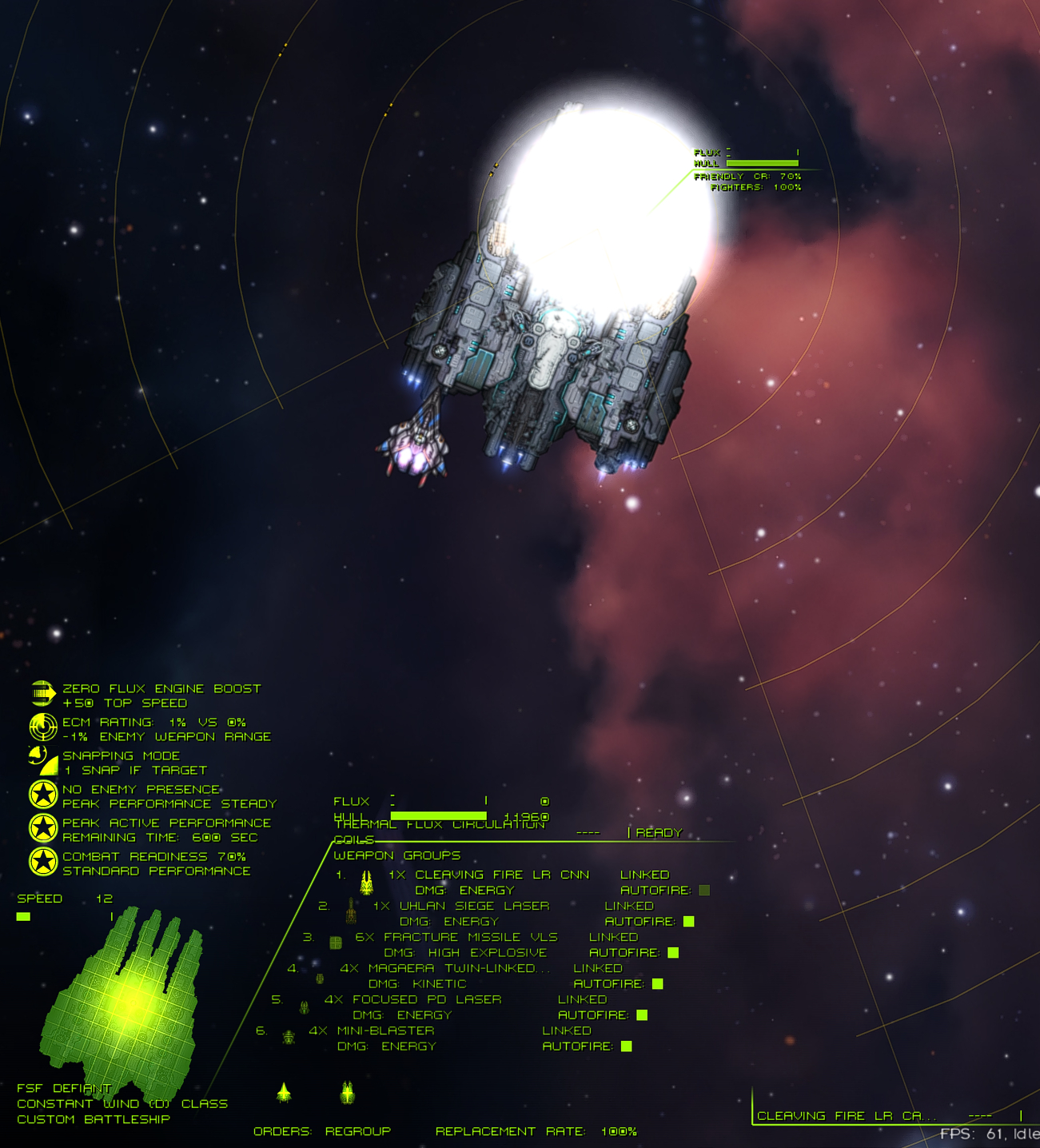Enable autofire for Cleaving Fire LR CNN
1040x1148 pixels.
(x=704, y=889)
